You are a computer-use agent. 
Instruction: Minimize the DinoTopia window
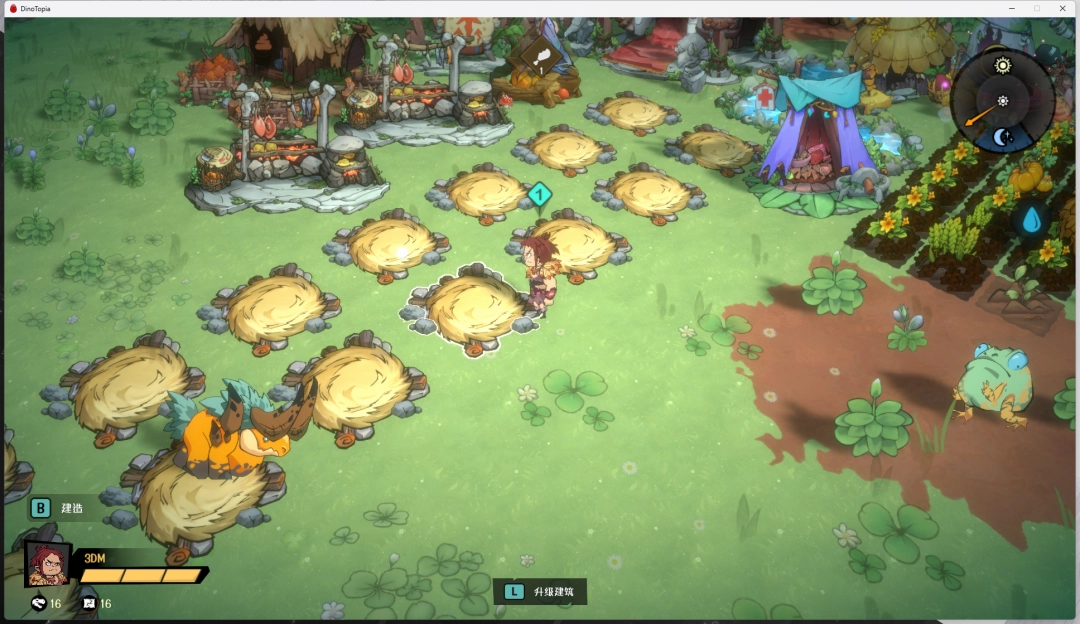[x=1010, y=8]
